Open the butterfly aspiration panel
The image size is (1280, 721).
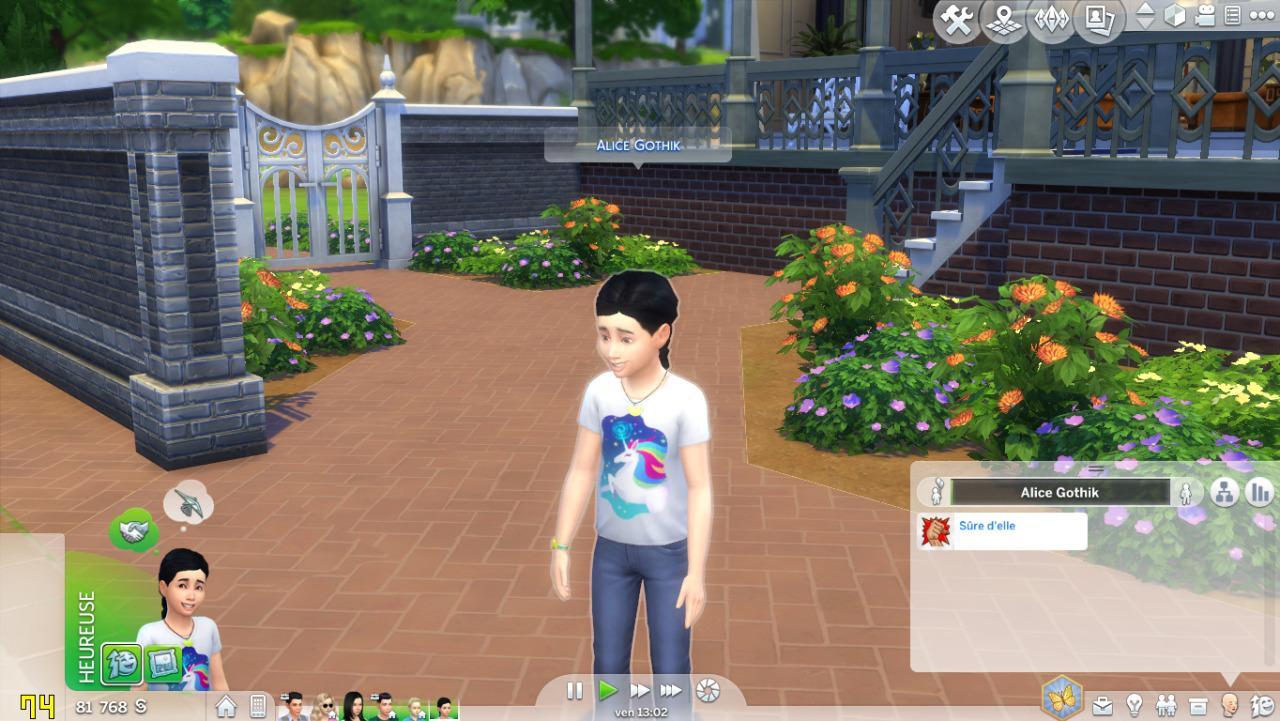click(x=1062, y=697)
